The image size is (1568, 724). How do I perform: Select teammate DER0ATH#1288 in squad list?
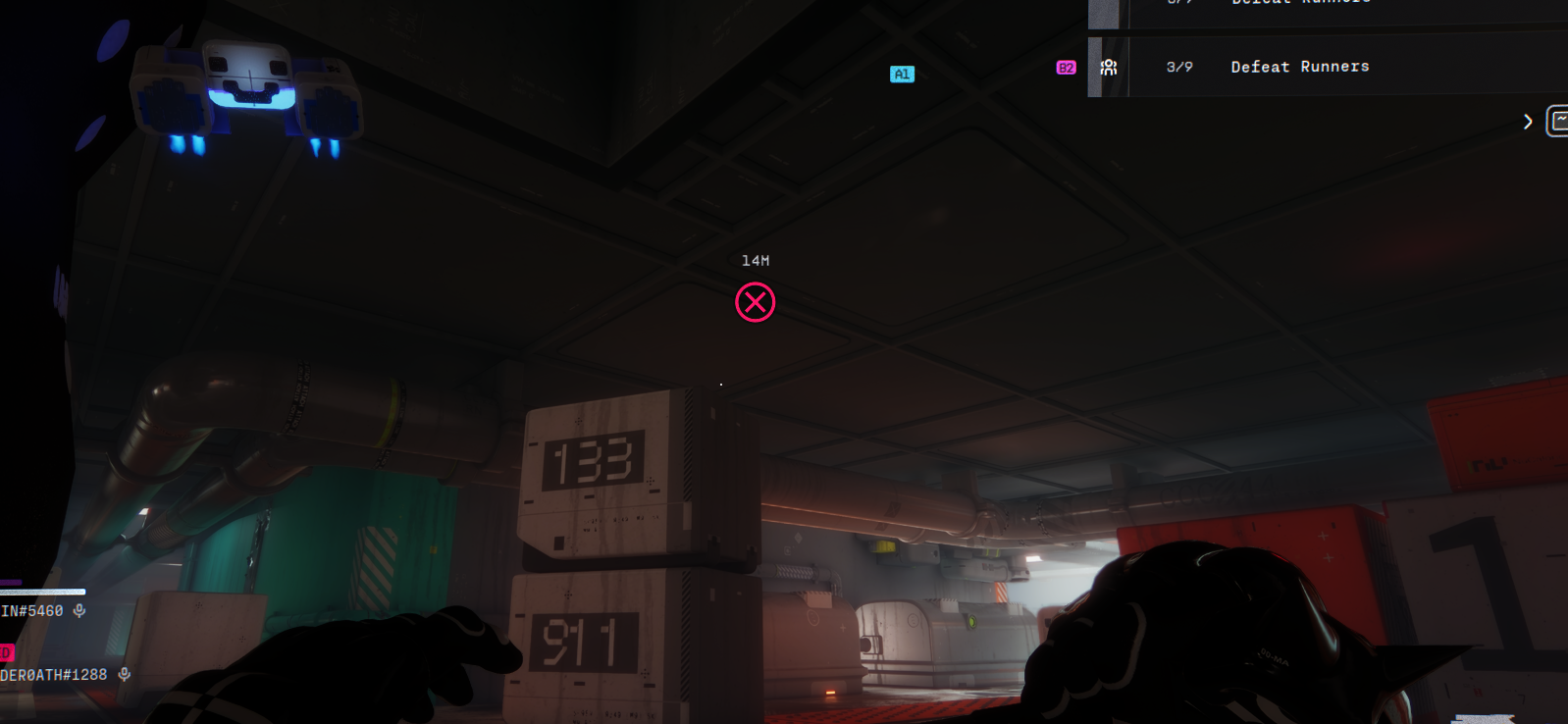point(53,675)
